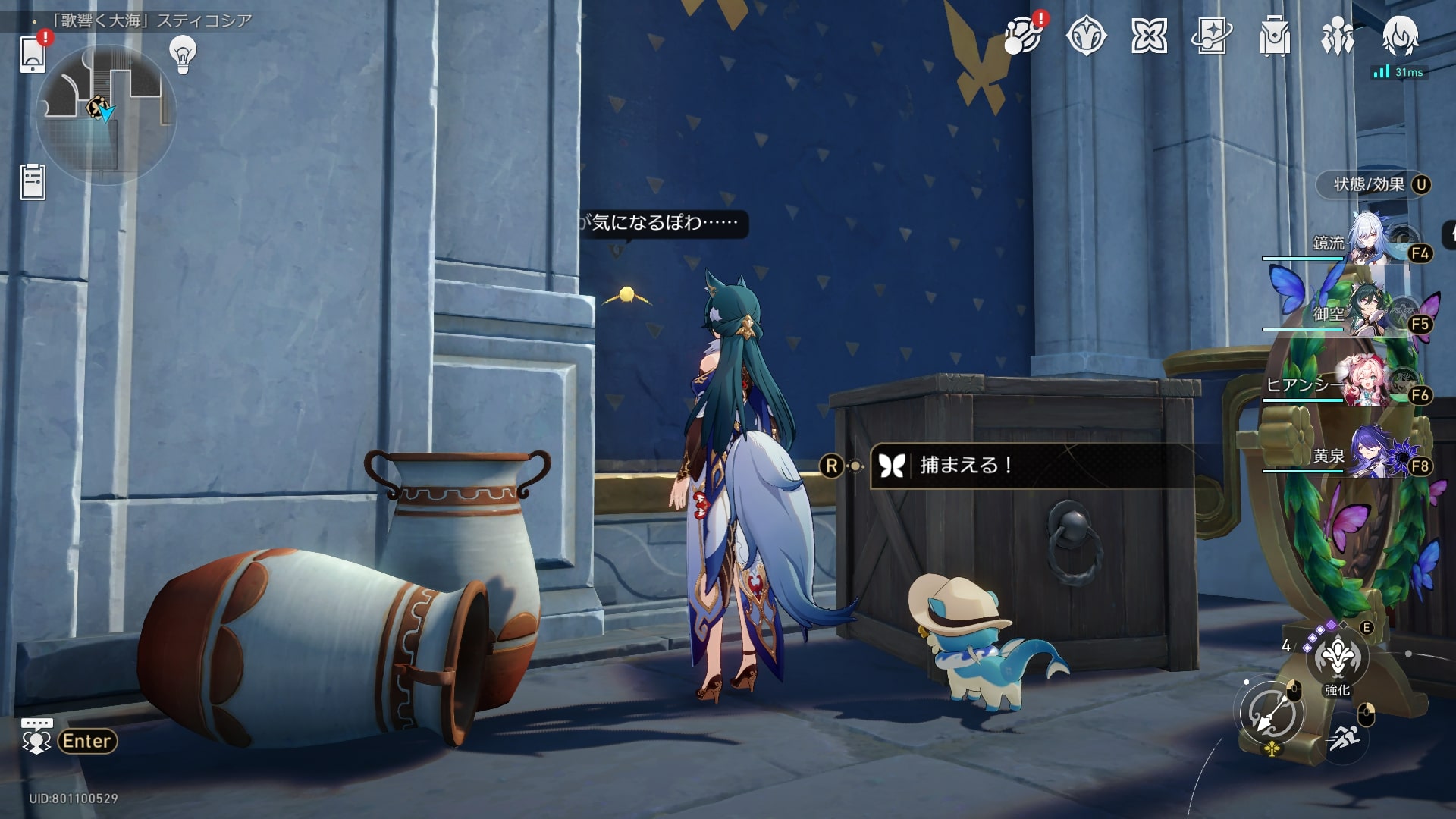The width and height of the screenshot is (1456, 819).
Task: Open the suitcase inventory icon
Action: point(1275,36)
